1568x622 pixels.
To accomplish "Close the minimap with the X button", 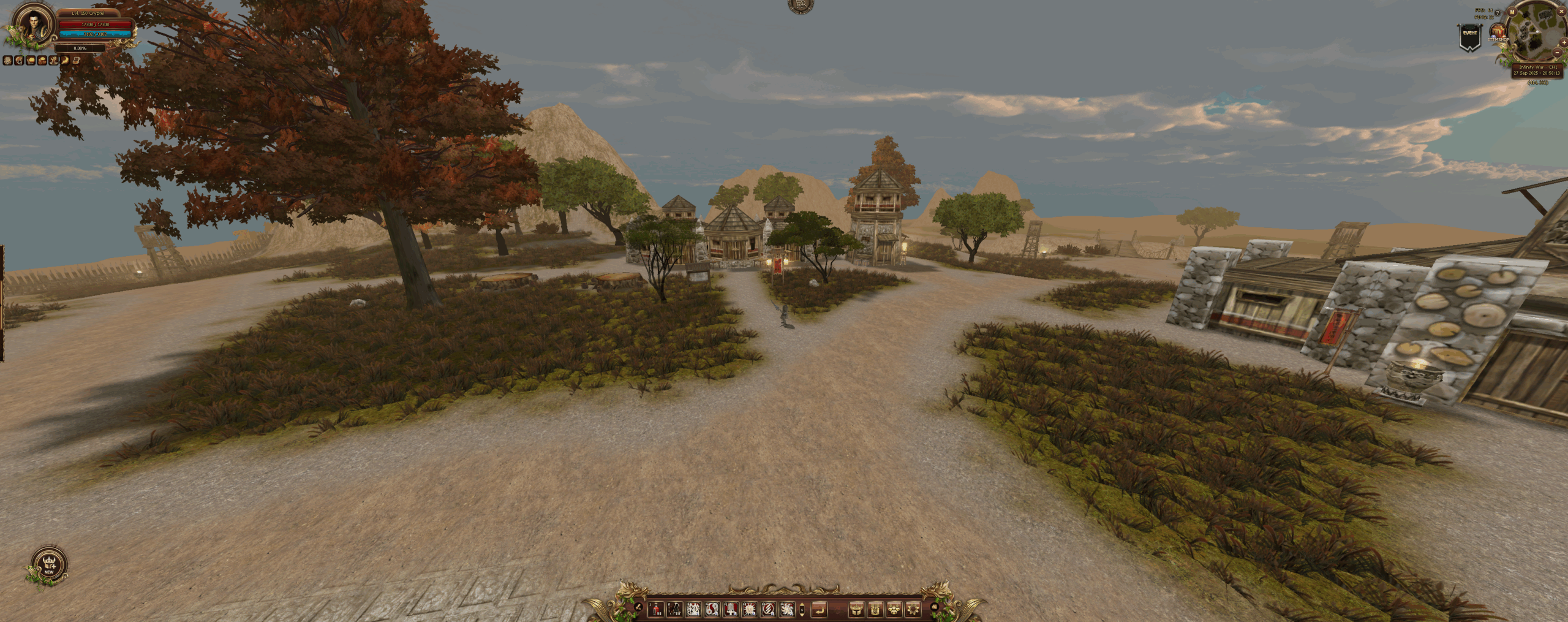I will pyautogui.click(x=1560, y=12).
